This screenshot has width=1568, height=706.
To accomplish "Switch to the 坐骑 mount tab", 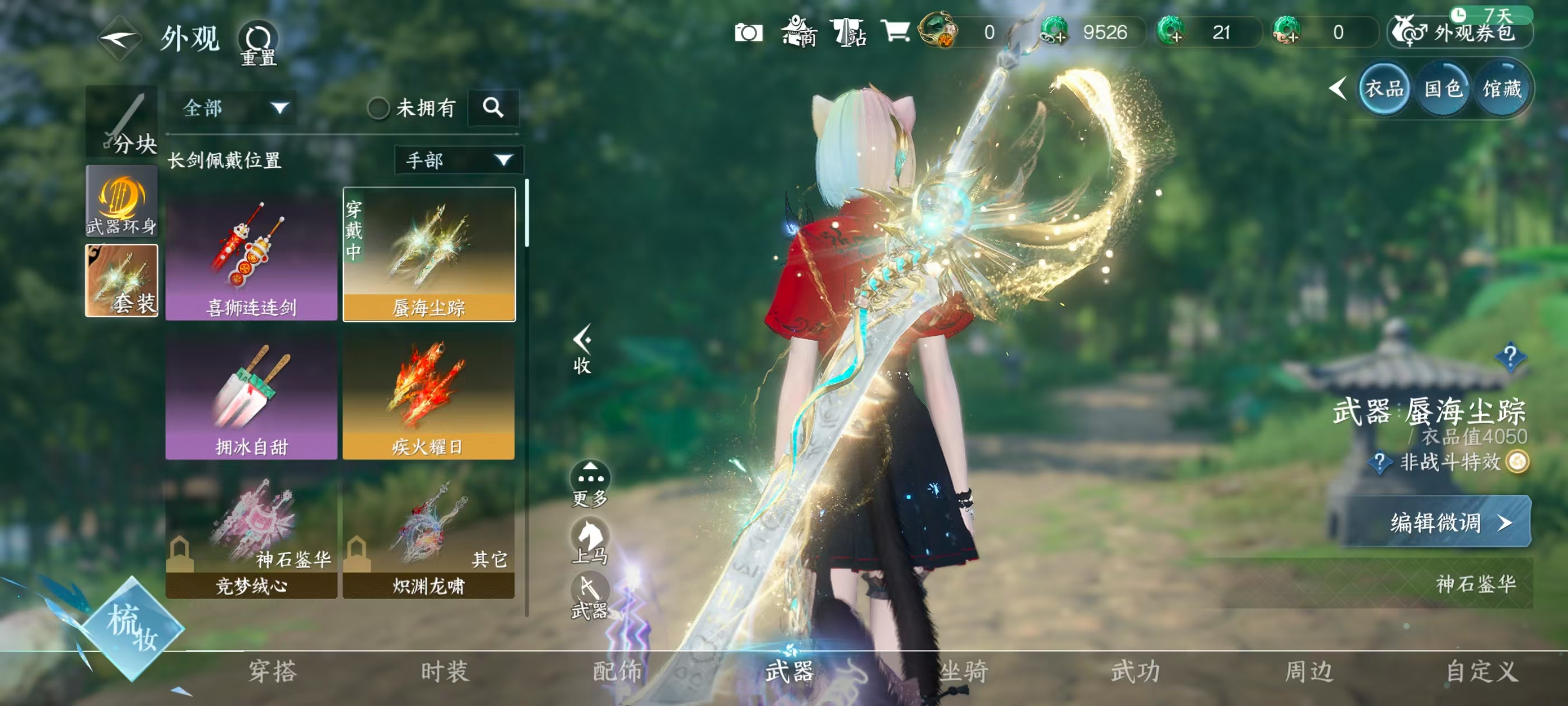I will point(963,671).
